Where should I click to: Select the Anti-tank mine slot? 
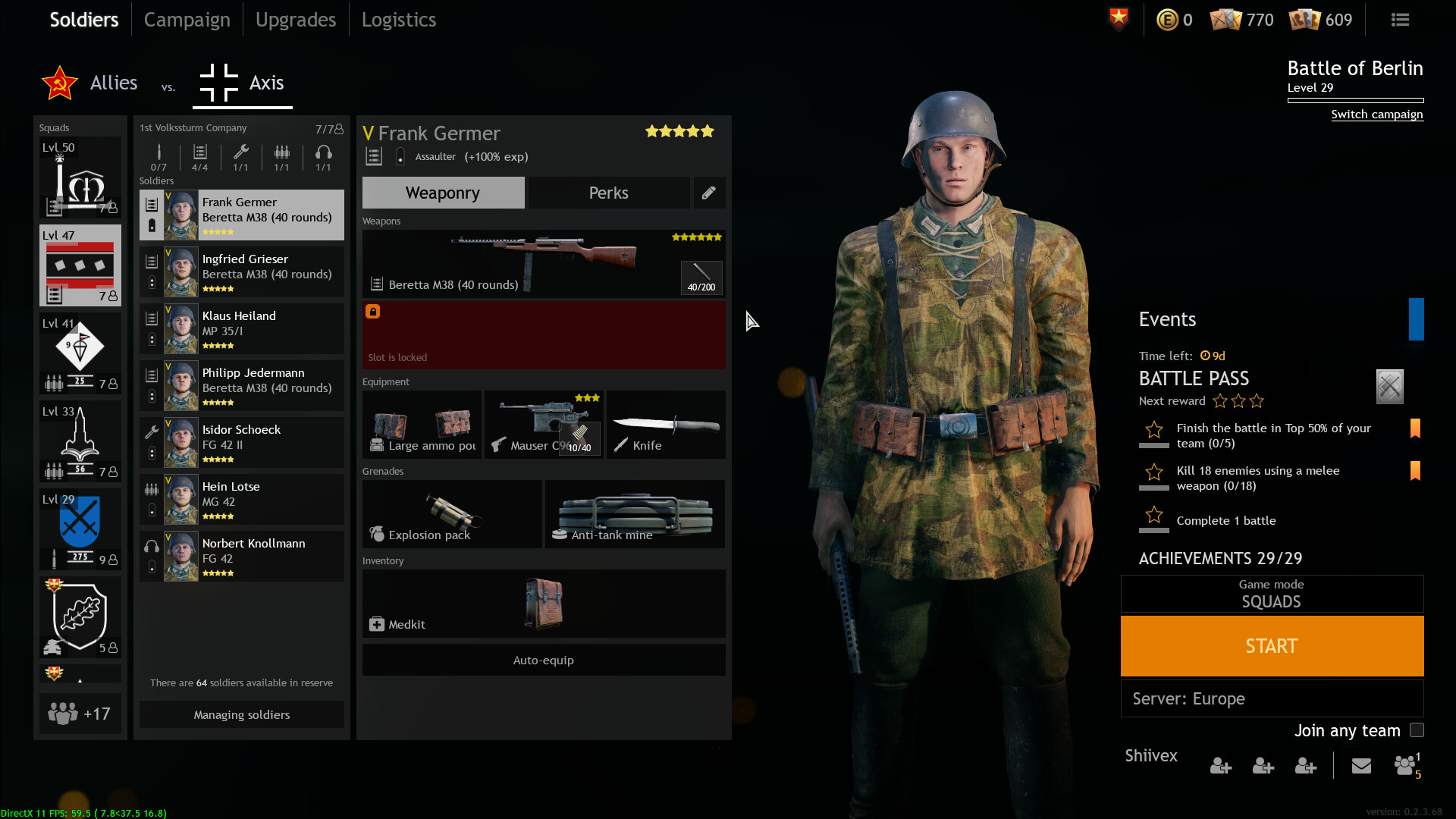(x=635, y=513)
